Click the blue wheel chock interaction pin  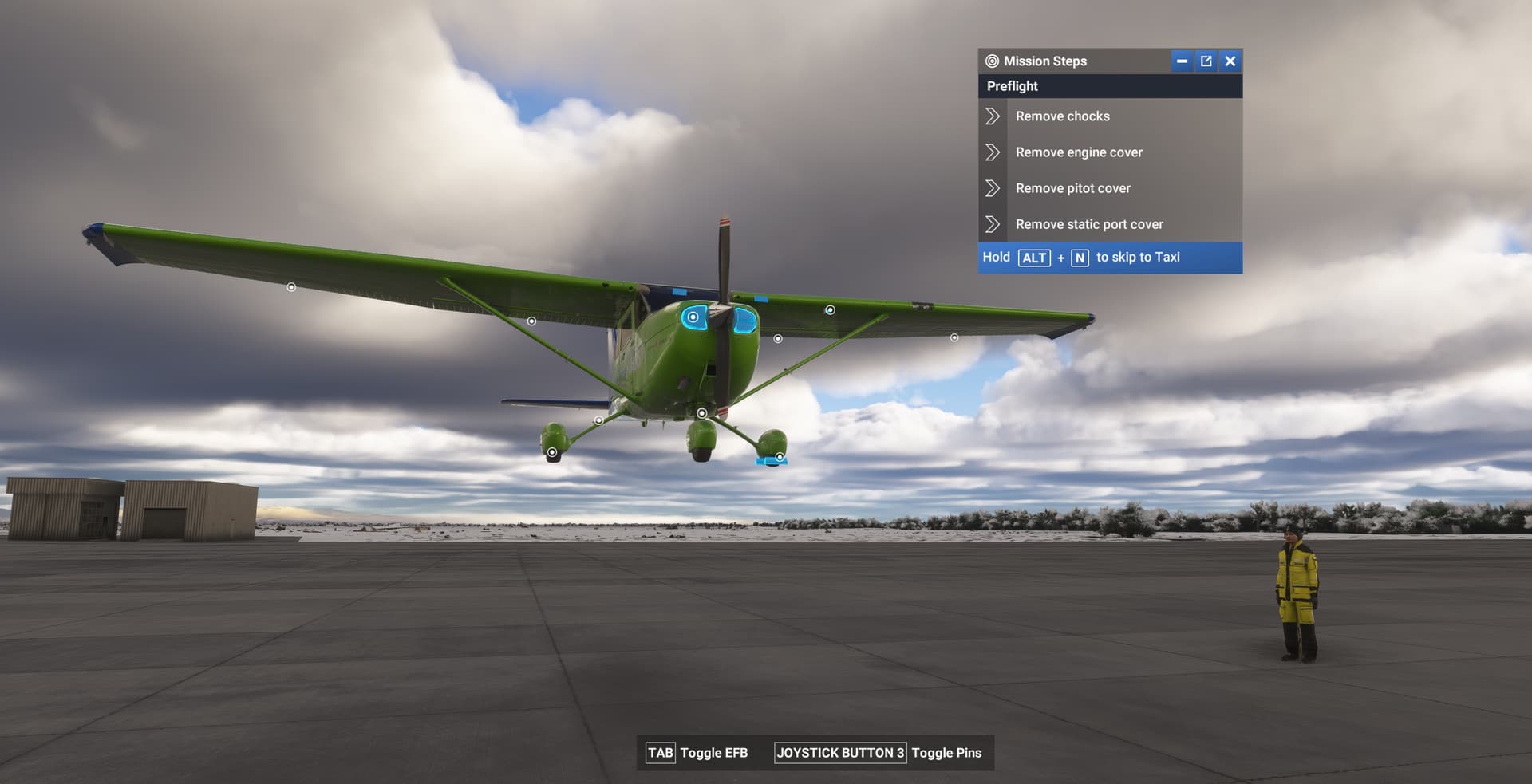click(x=780, y=457)
